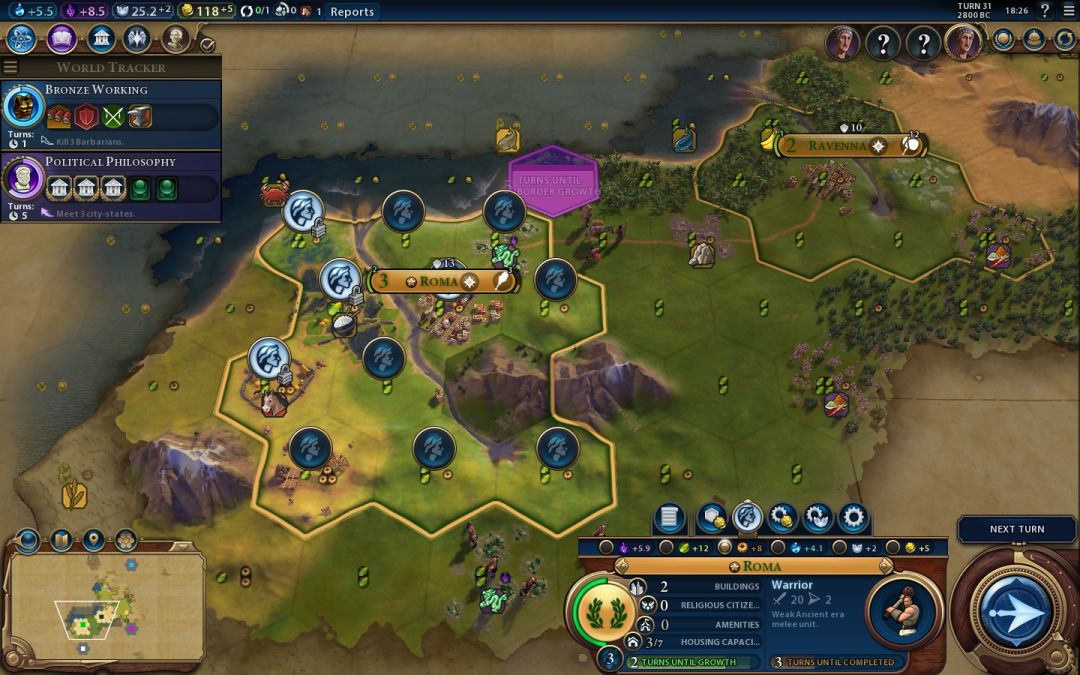Image resolution: width=1080 pixels, height=675 pixels.
Task: Select the Roma city banner
Action: coord(440,281)
